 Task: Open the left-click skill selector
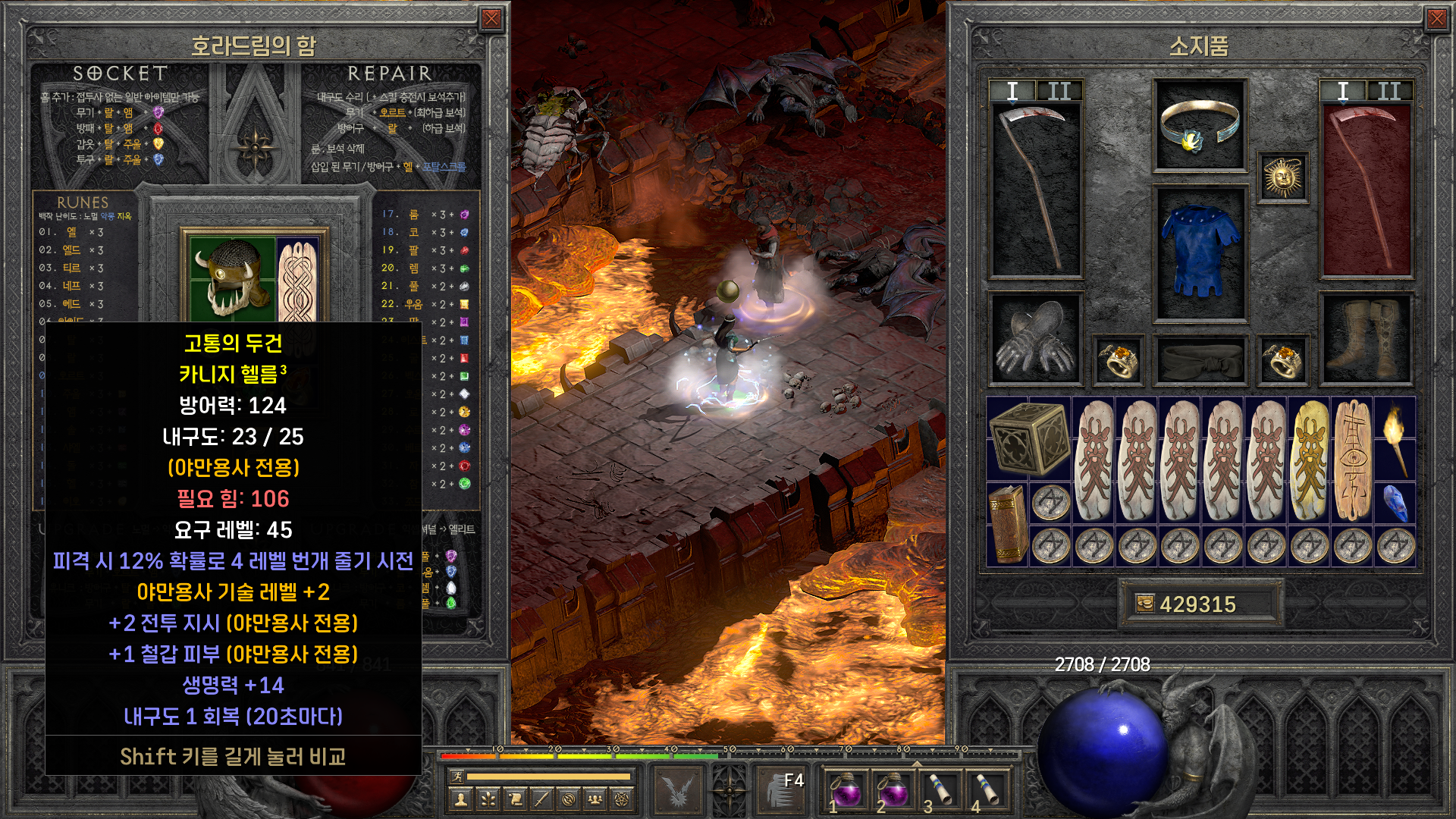[678, 789]
